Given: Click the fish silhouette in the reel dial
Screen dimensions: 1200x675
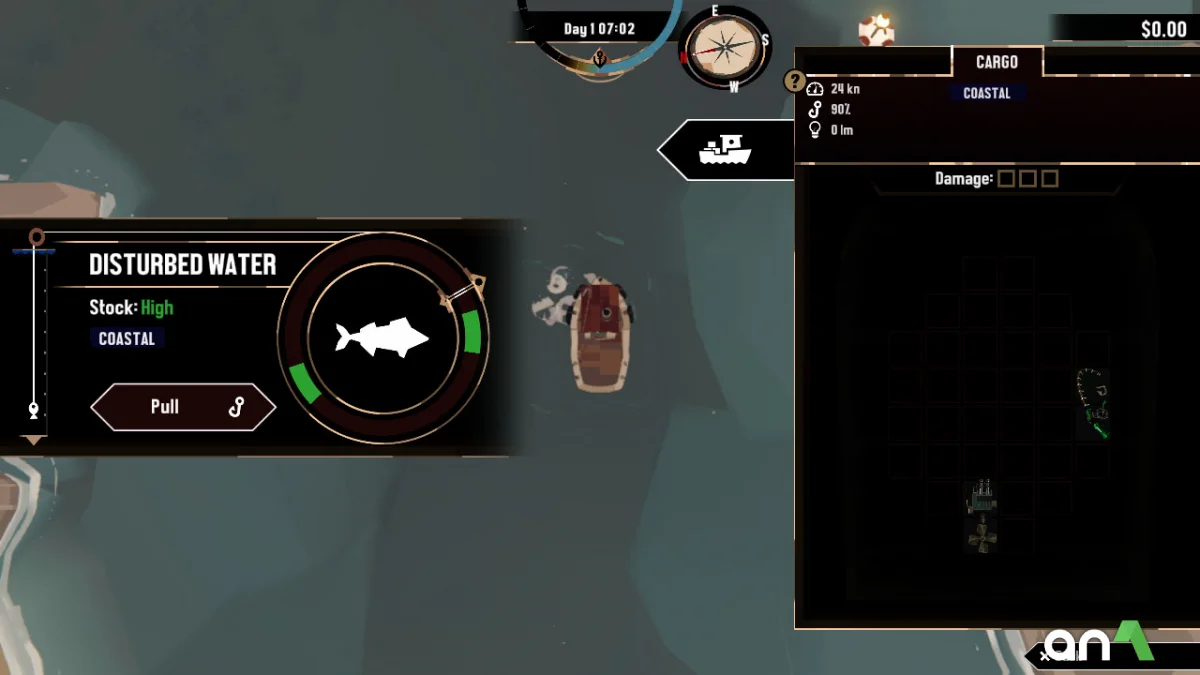Looking at the screenshot, I should [x=383, y=338].
